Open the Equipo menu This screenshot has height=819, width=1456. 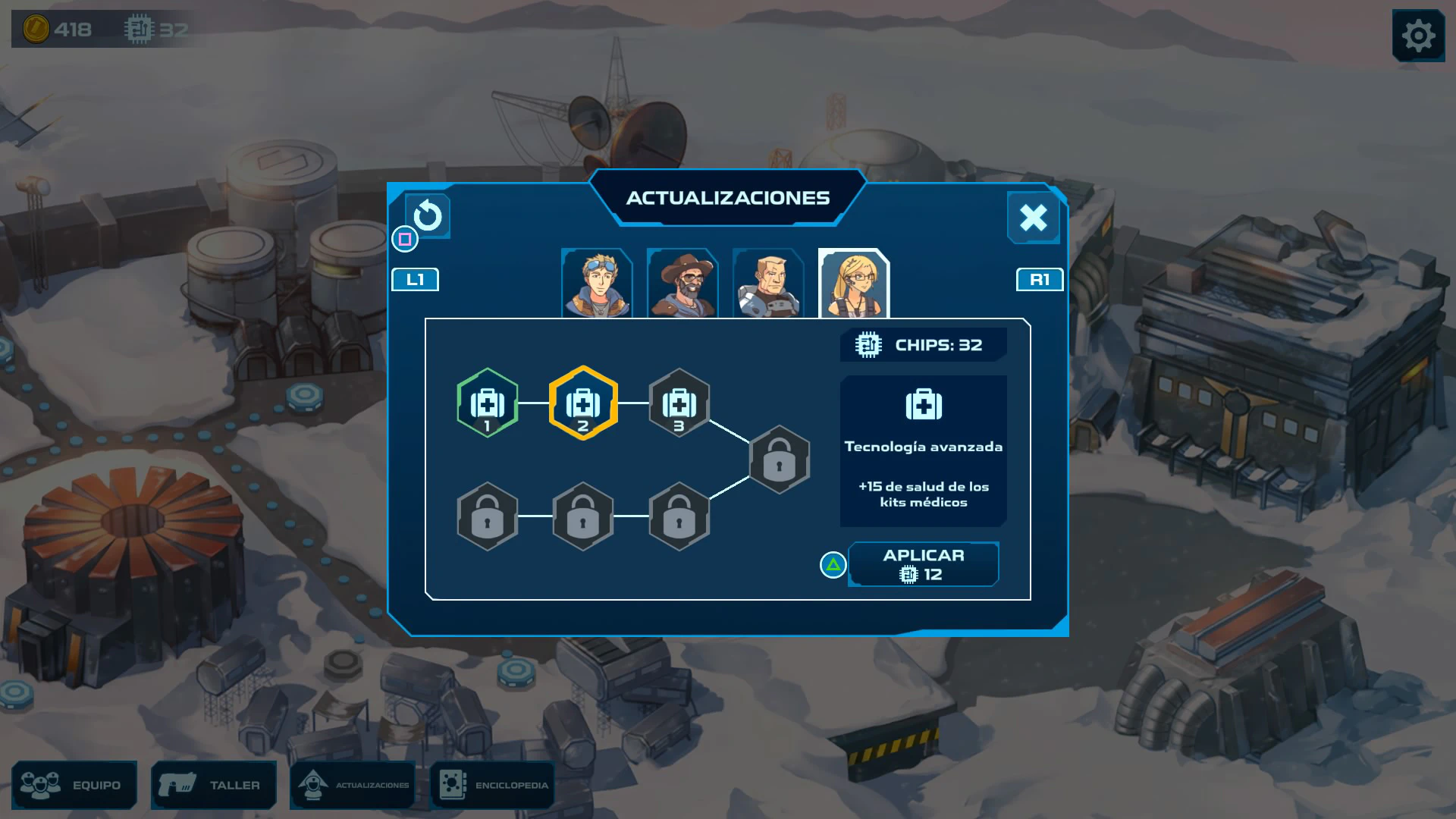point(74,785)
